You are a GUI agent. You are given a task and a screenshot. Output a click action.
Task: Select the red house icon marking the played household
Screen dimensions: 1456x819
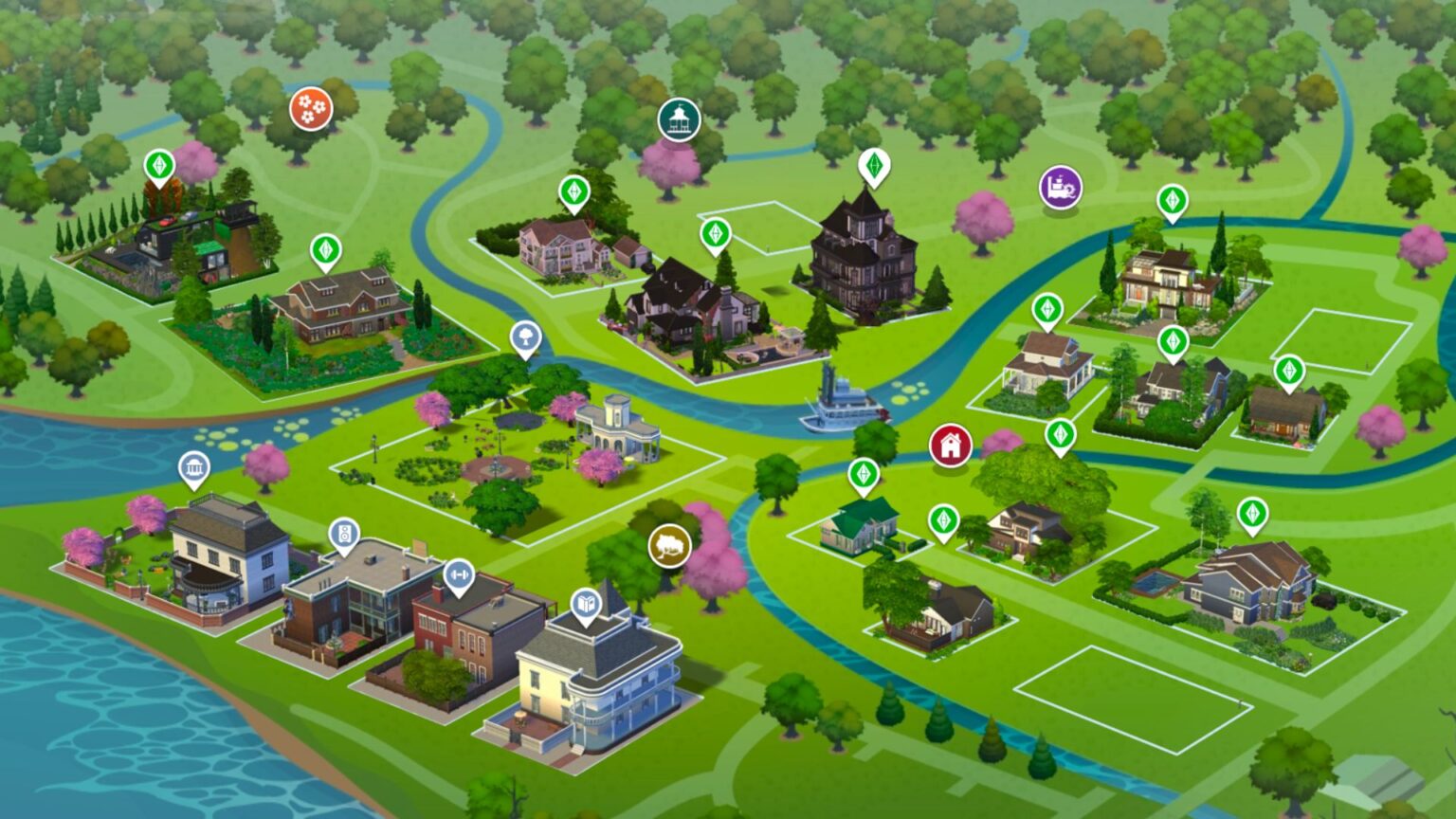coord(949,444)
